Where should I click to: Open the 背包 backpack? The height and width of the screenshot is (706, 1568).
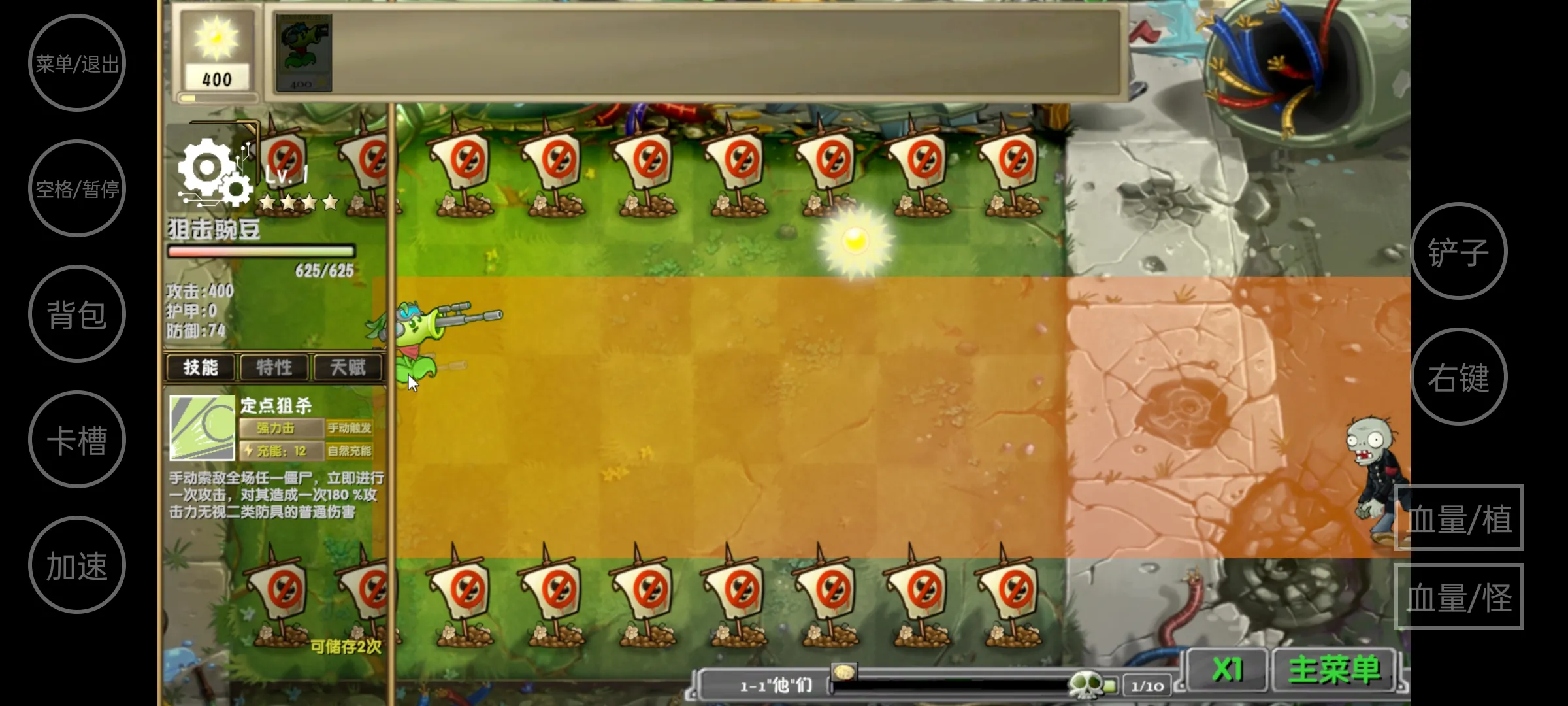[x=77, y=314]
